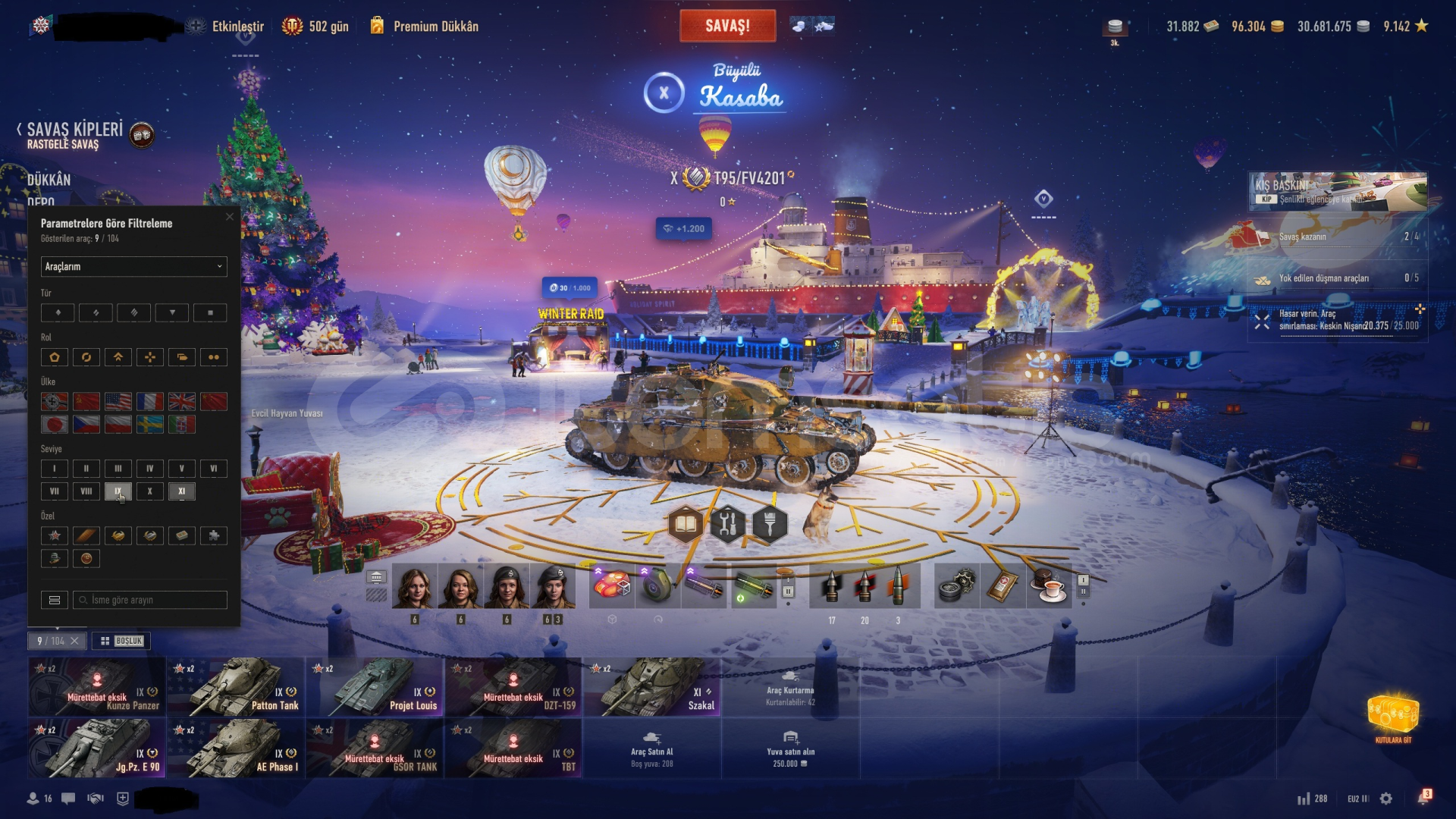This screenshot has width=1456, height=819.
Task: Expand the Araçlarım dropdown
Action: point(133,266)
